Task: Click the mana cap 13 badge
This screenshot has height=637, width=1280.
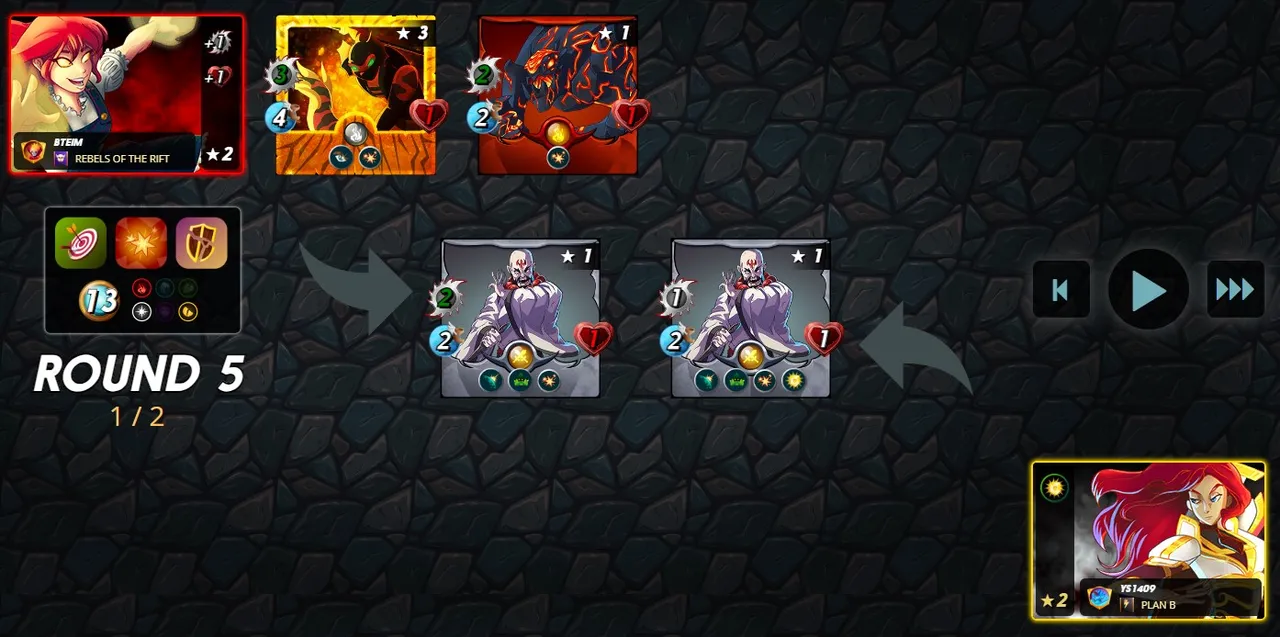Action: coord(98,300)
